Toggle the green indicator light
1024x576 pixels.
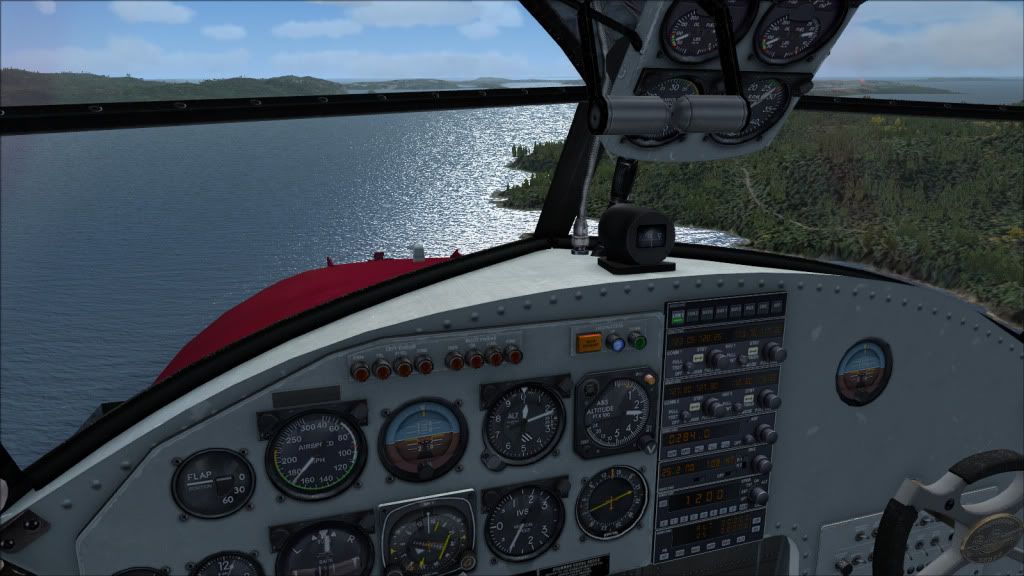pos(637,342)
